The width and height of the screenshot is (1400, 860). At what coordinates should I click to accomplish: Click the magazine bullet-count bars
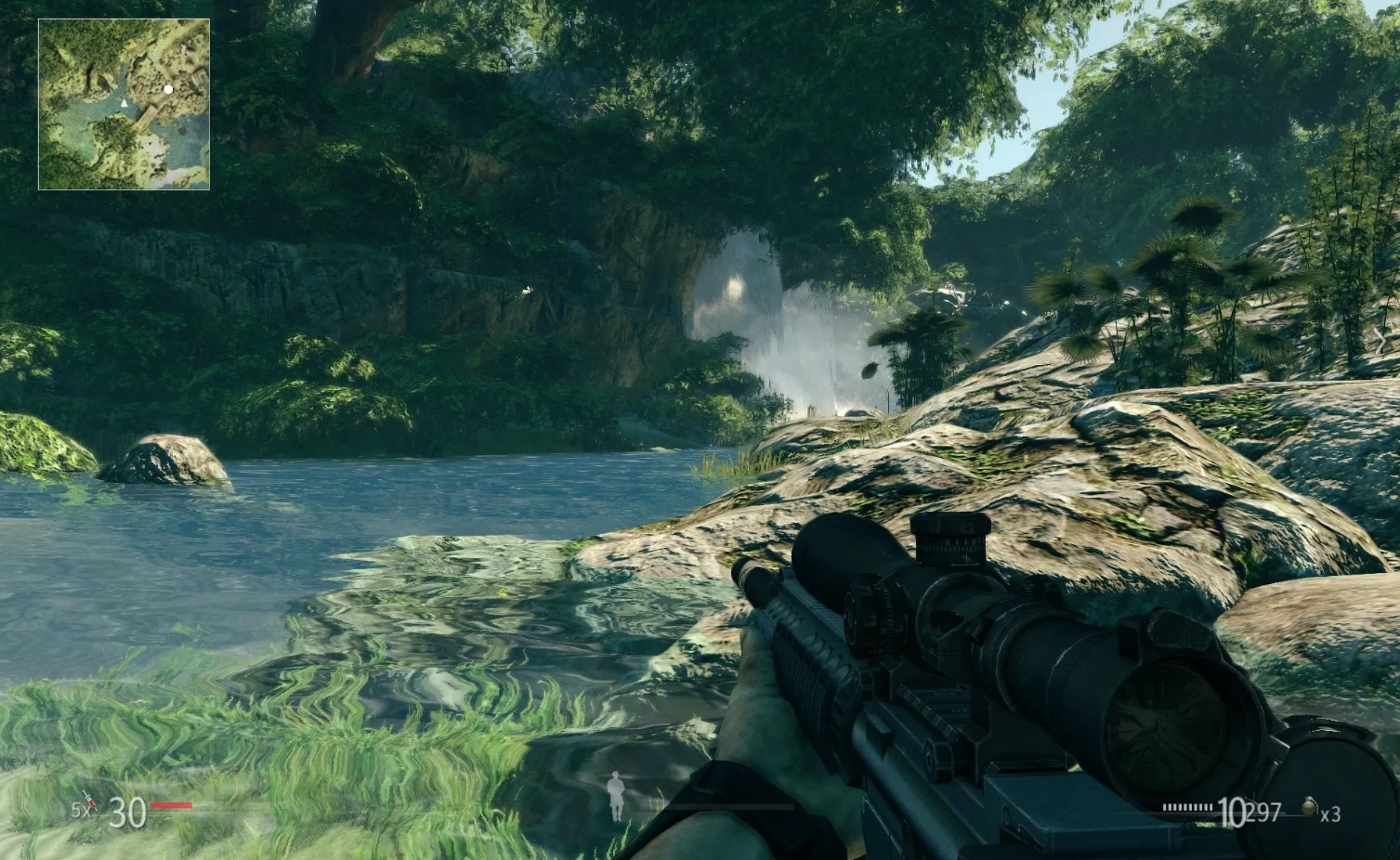point(1187,807)
